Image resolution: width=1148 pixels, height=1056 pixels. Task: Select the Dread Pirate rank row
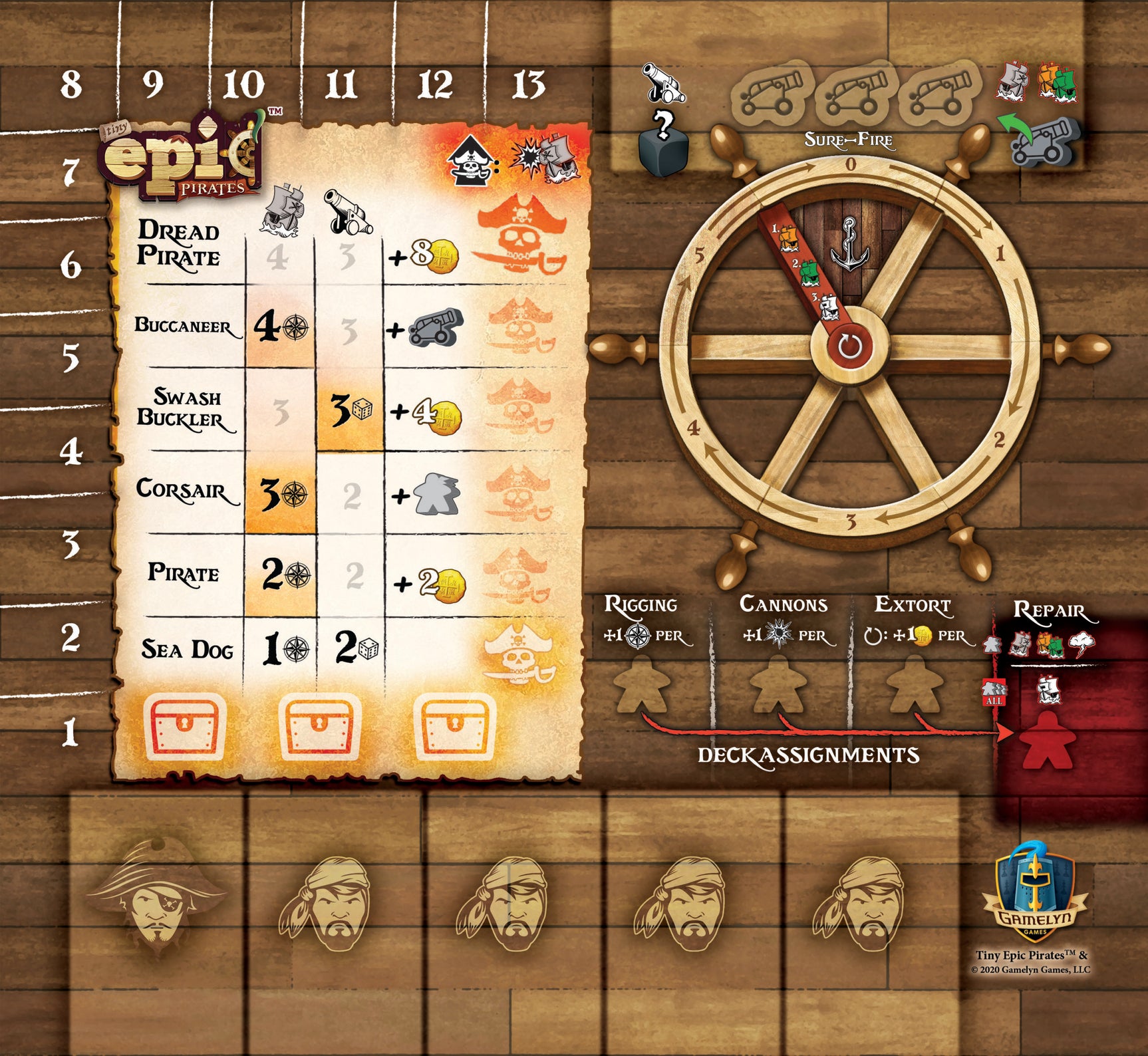tap(178, 243)
